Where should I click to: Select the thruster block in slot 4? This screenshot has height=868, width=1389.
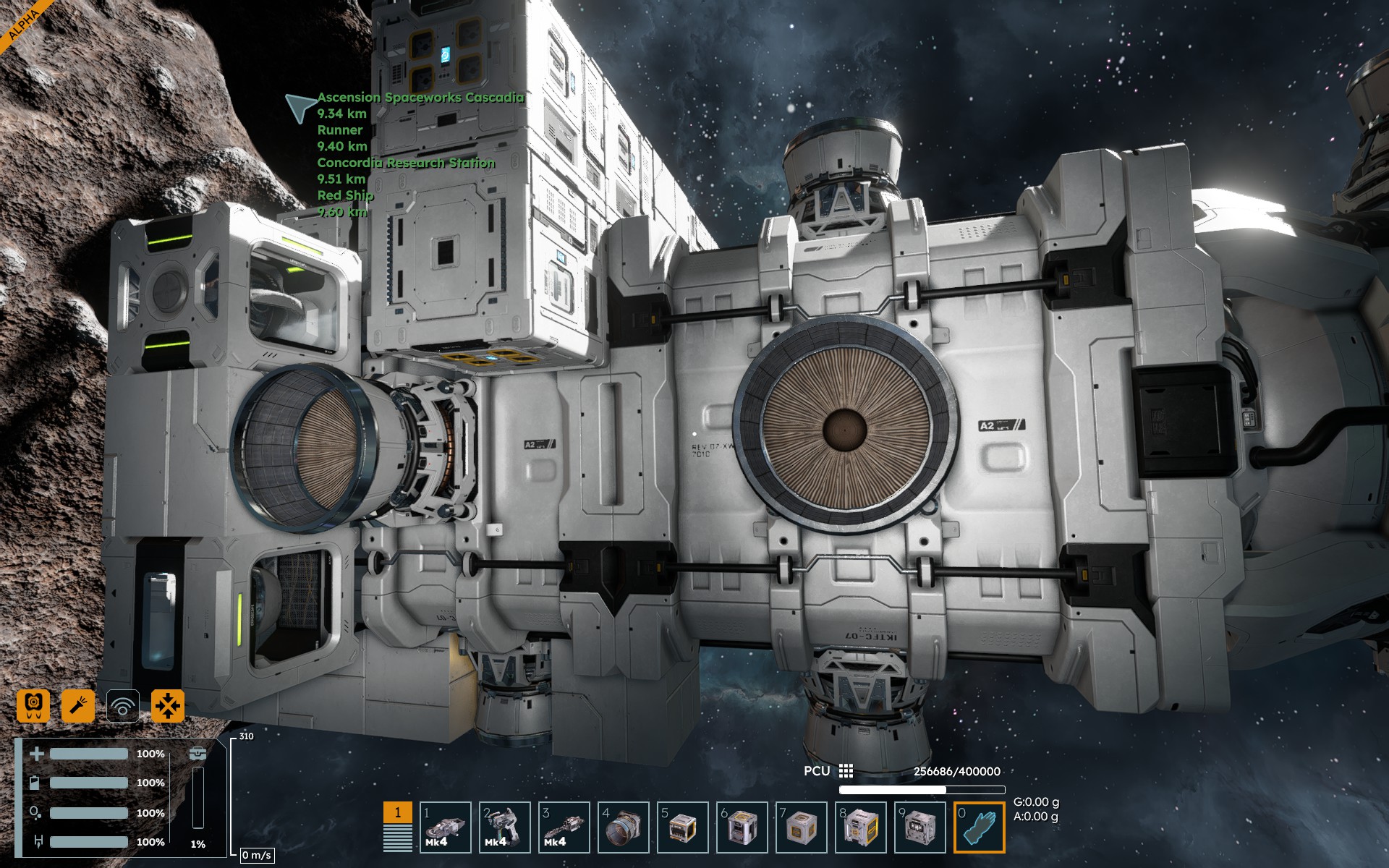[x=623, y=827]
